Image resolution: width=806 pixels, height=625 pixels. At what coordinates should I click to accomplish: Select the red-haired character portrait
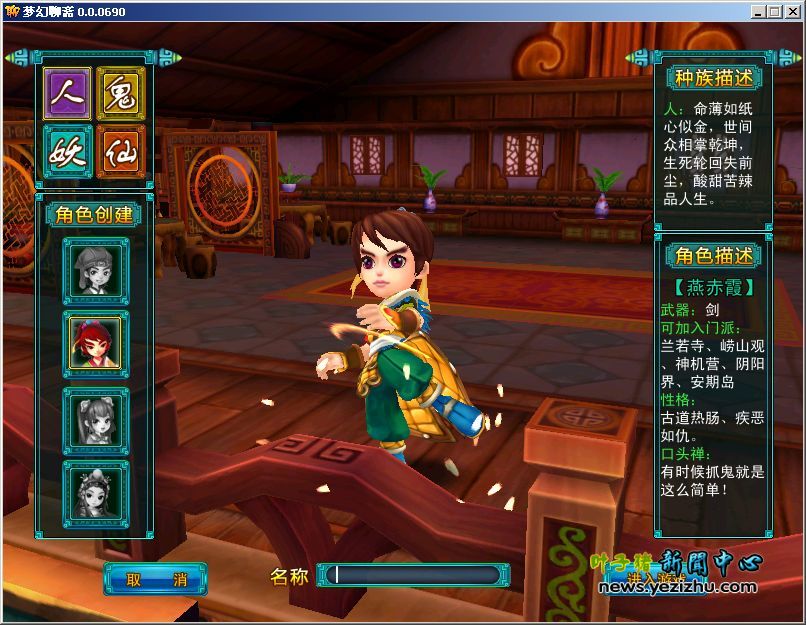point(96,345)
